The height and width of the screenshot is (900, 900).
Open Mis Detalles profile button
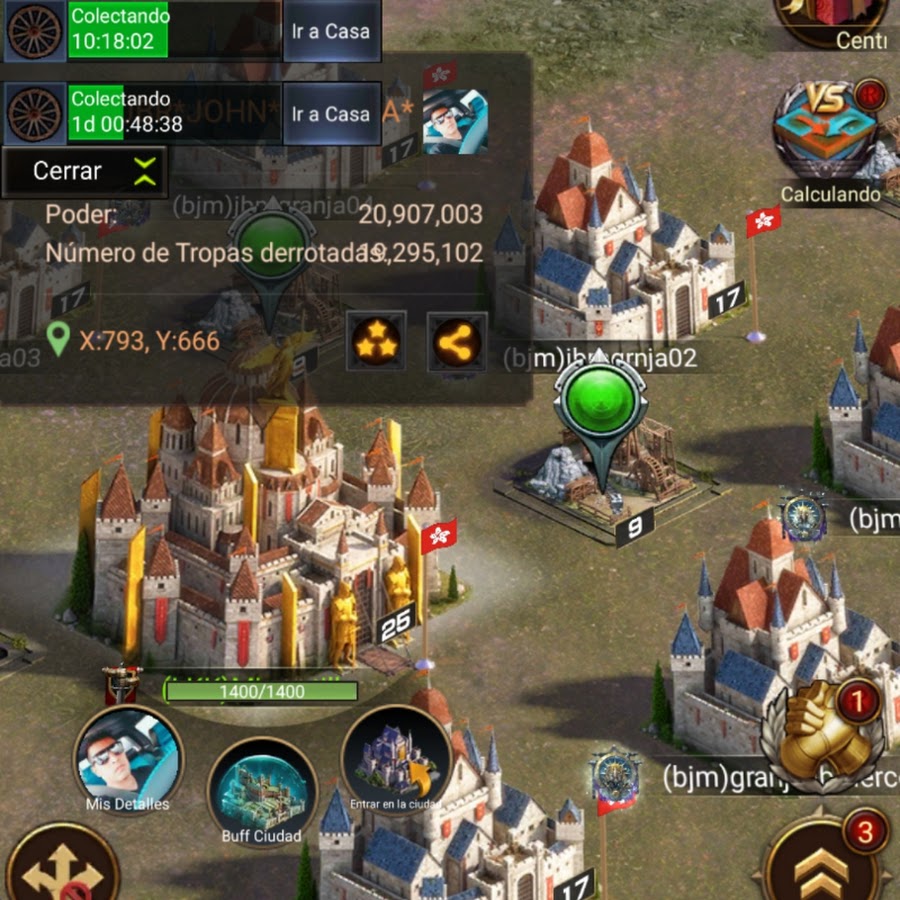[x=127, y=760]
